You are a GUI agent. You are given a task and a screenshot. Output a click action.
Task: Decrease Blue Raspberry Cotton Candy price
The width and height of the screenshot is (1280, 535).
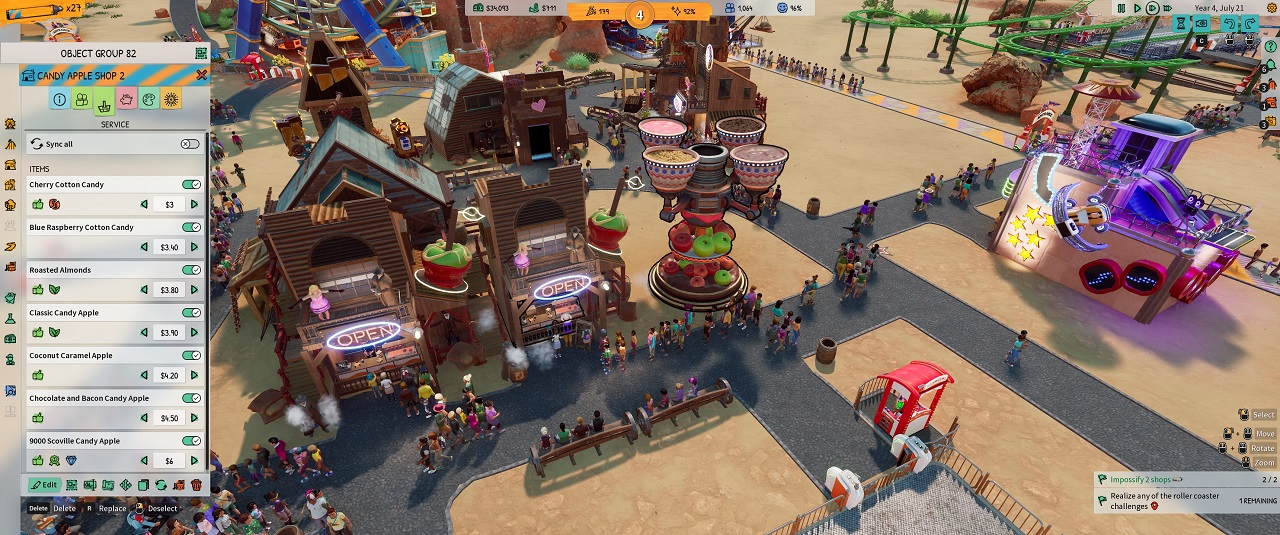point(144,247)
